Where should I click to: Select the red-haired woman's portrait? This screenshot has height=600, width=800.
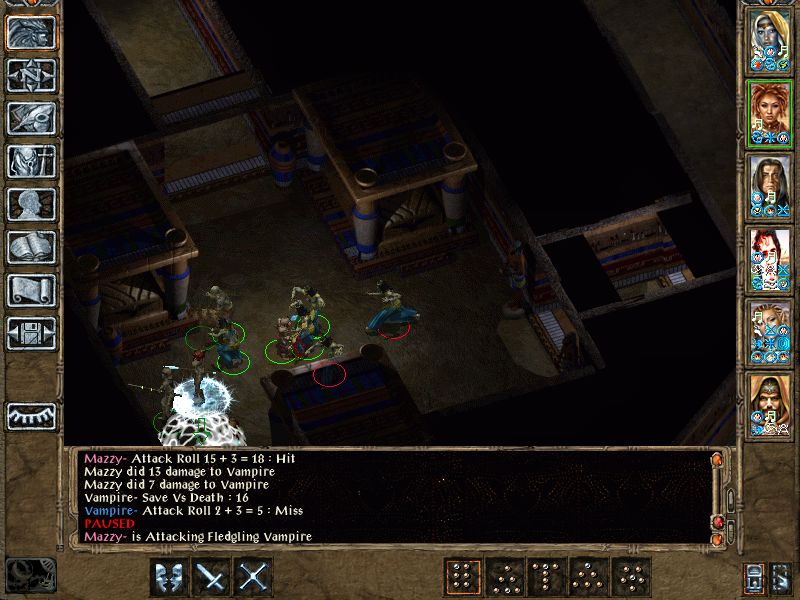pyautogui.click(x=770, y=111)
